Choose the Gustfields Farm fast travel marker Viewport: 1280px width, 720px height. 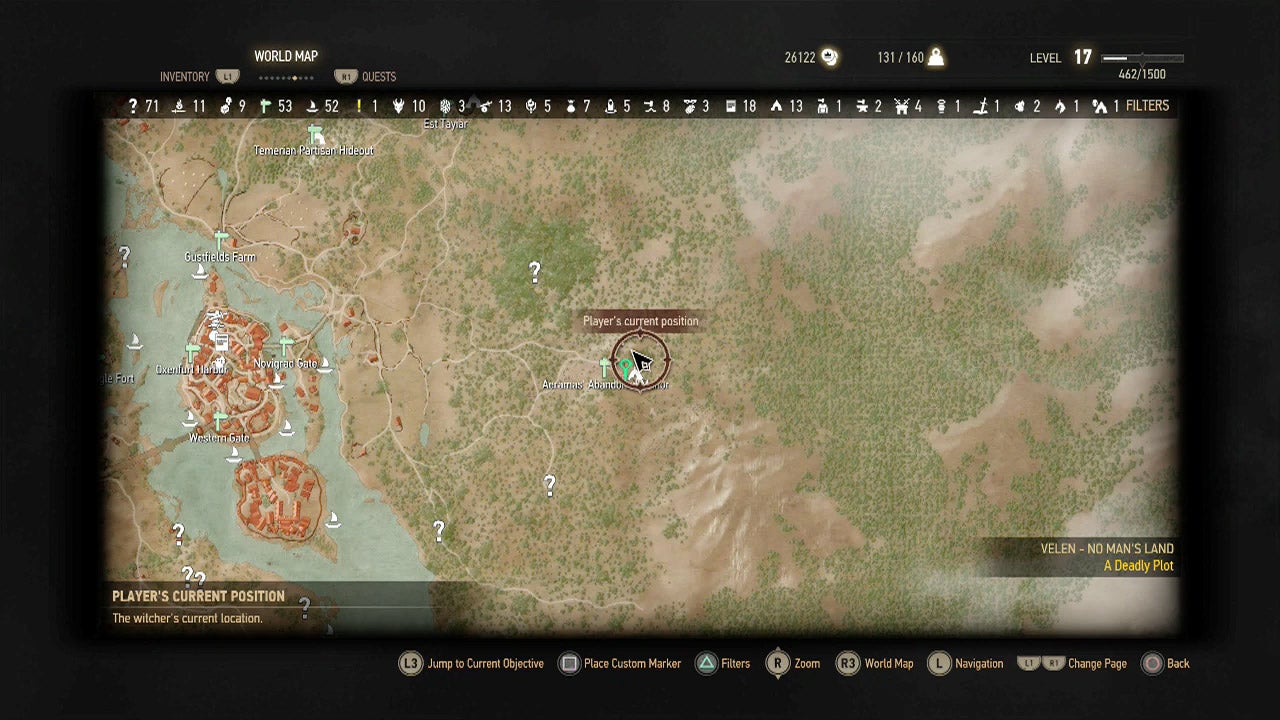(221, 240)
